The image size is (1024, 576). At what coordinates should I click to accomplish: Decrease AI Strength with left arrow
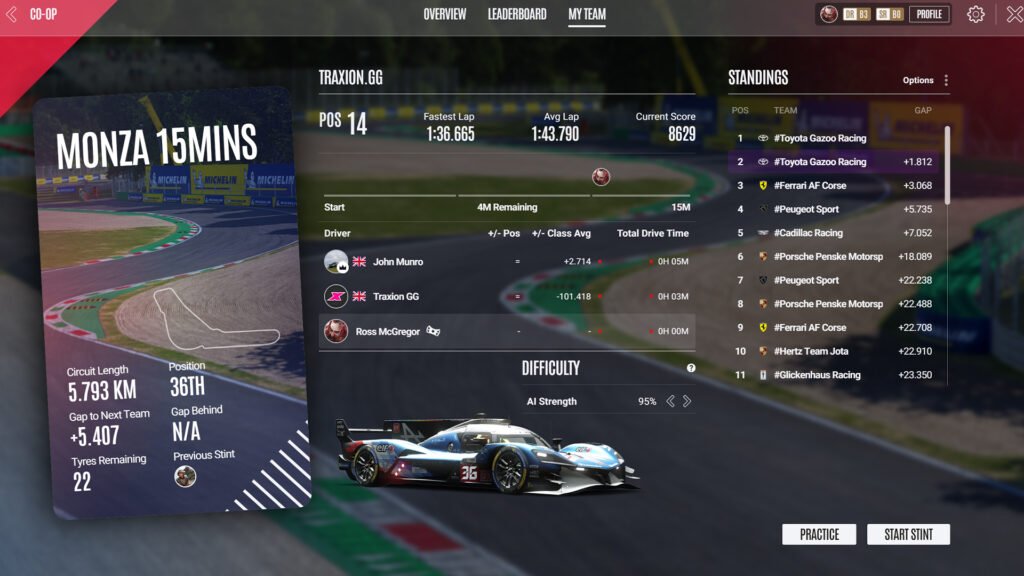[670, 402]
